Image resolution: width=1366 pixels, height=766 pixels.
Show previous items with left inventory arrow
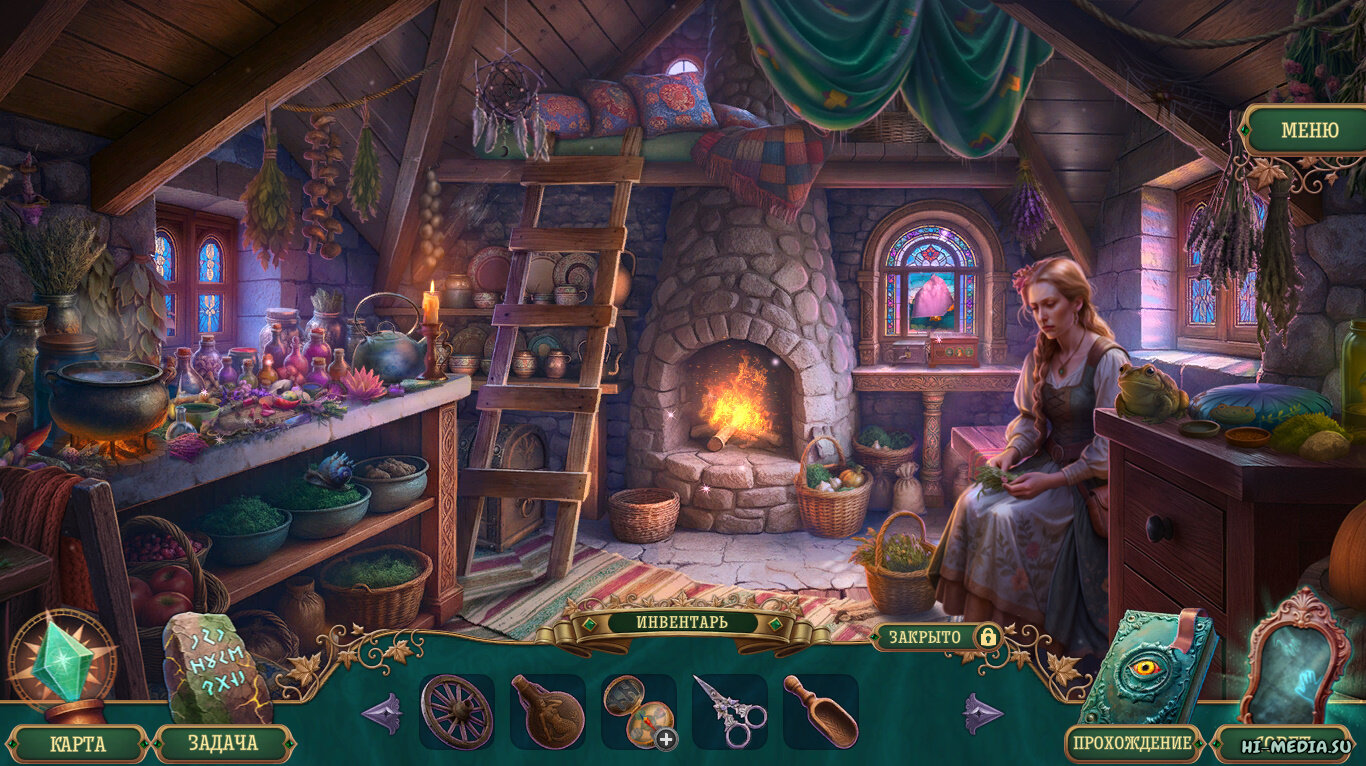[x=382, y=714]
